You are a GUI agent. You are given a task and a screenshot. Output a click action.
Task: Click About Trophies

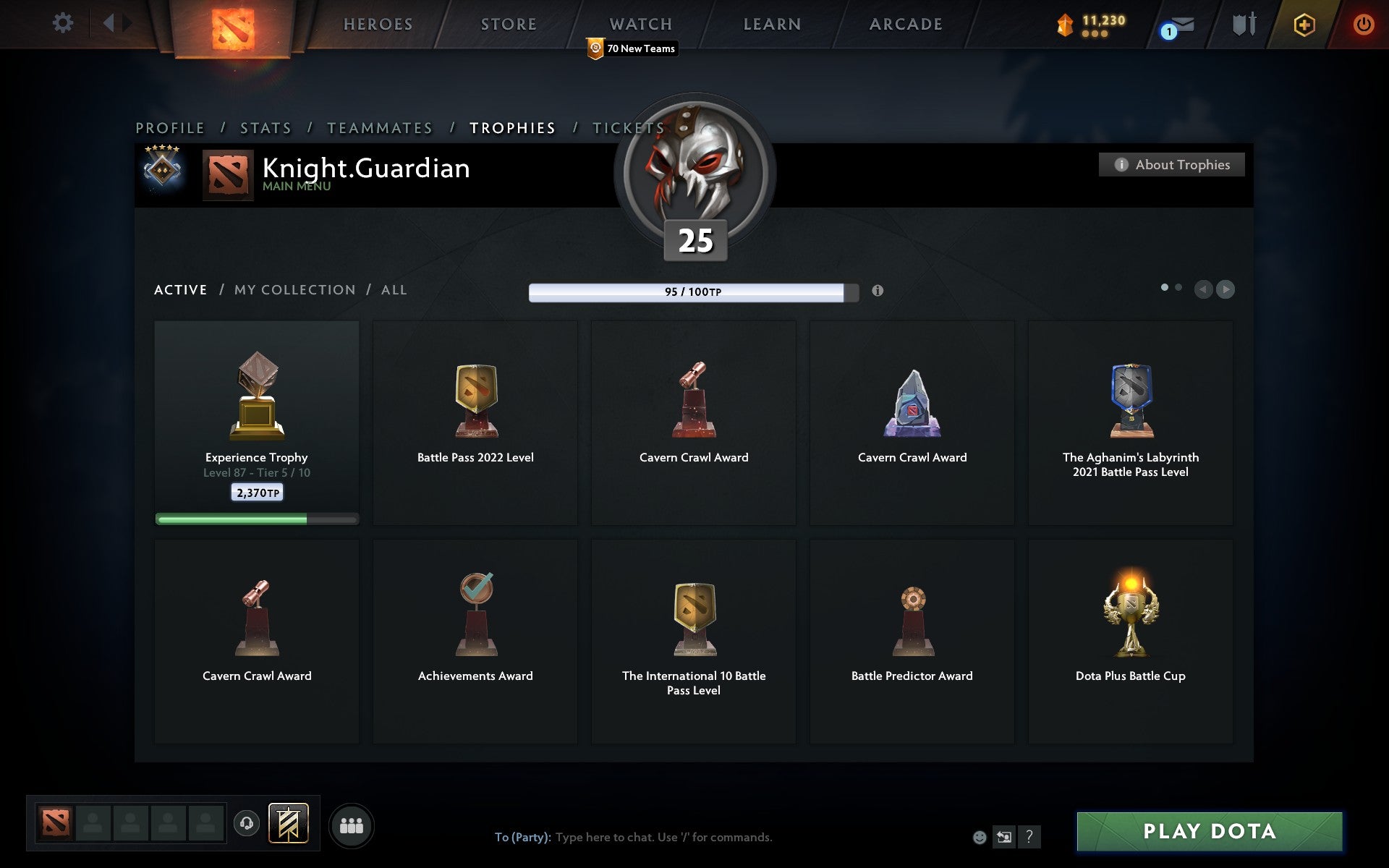1171,164
